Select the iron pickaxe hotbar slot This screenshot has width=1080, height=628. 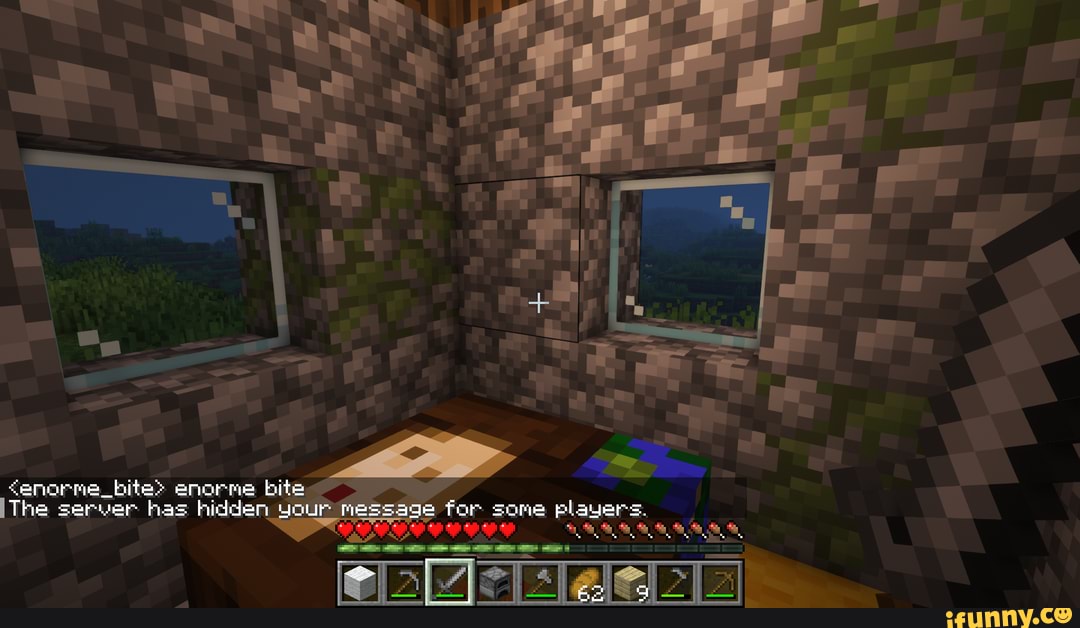point(402,583)
